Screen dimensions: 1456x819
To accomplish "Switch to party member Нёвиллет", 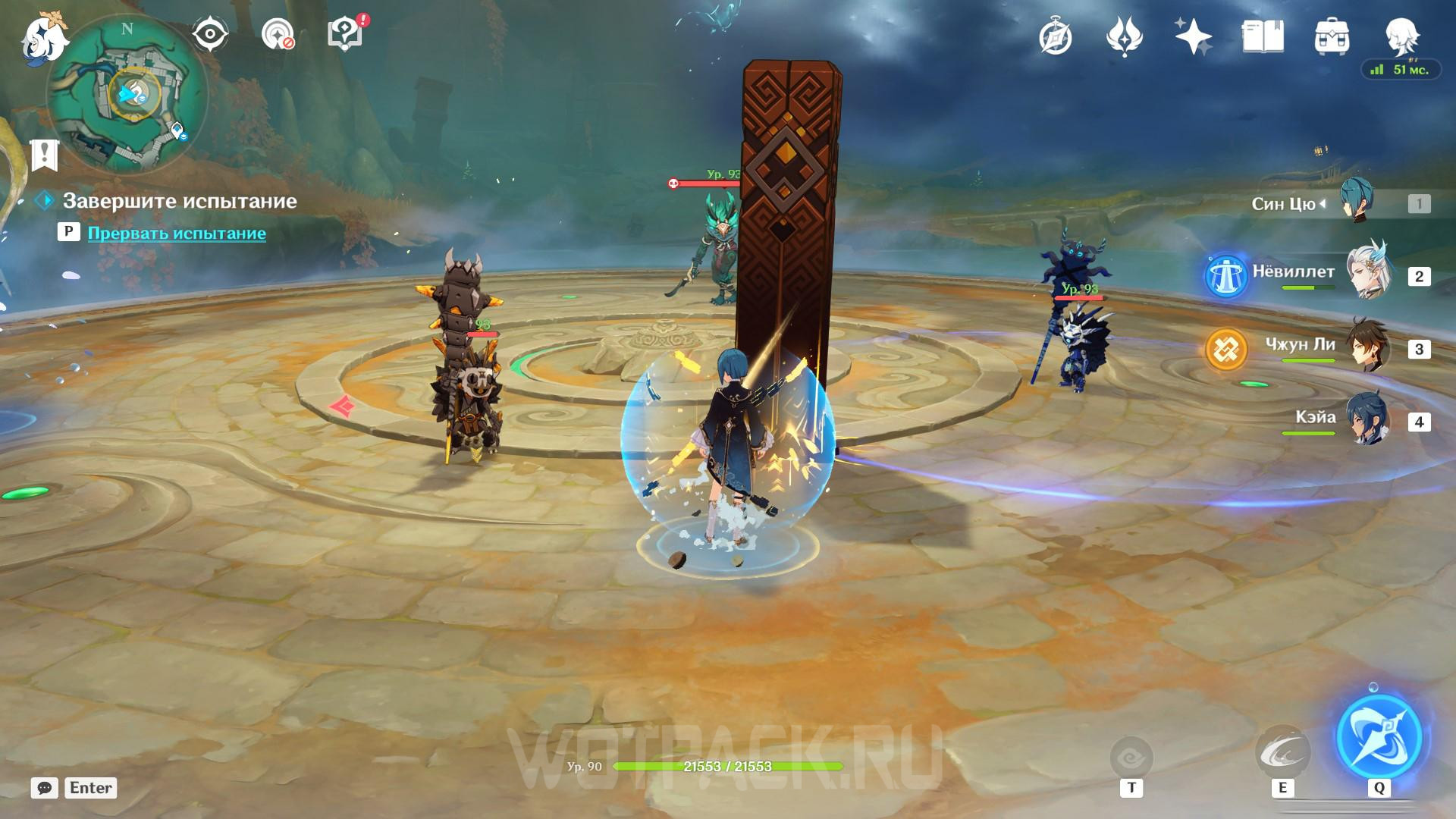I will pos(1367,275).
